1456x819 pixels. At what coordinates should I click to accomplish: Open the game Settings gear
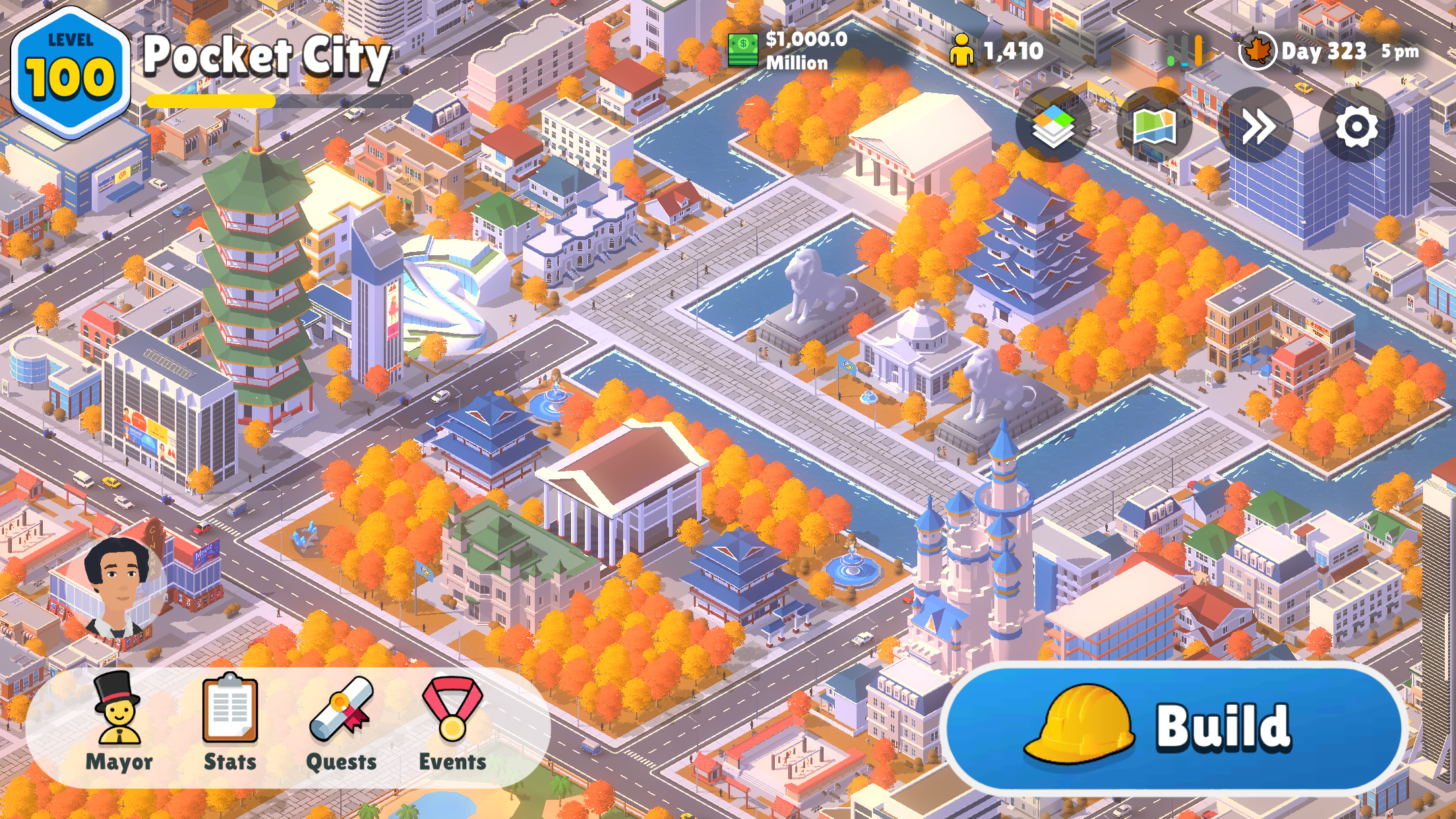pyautogui.click(x=1356, y=125)
